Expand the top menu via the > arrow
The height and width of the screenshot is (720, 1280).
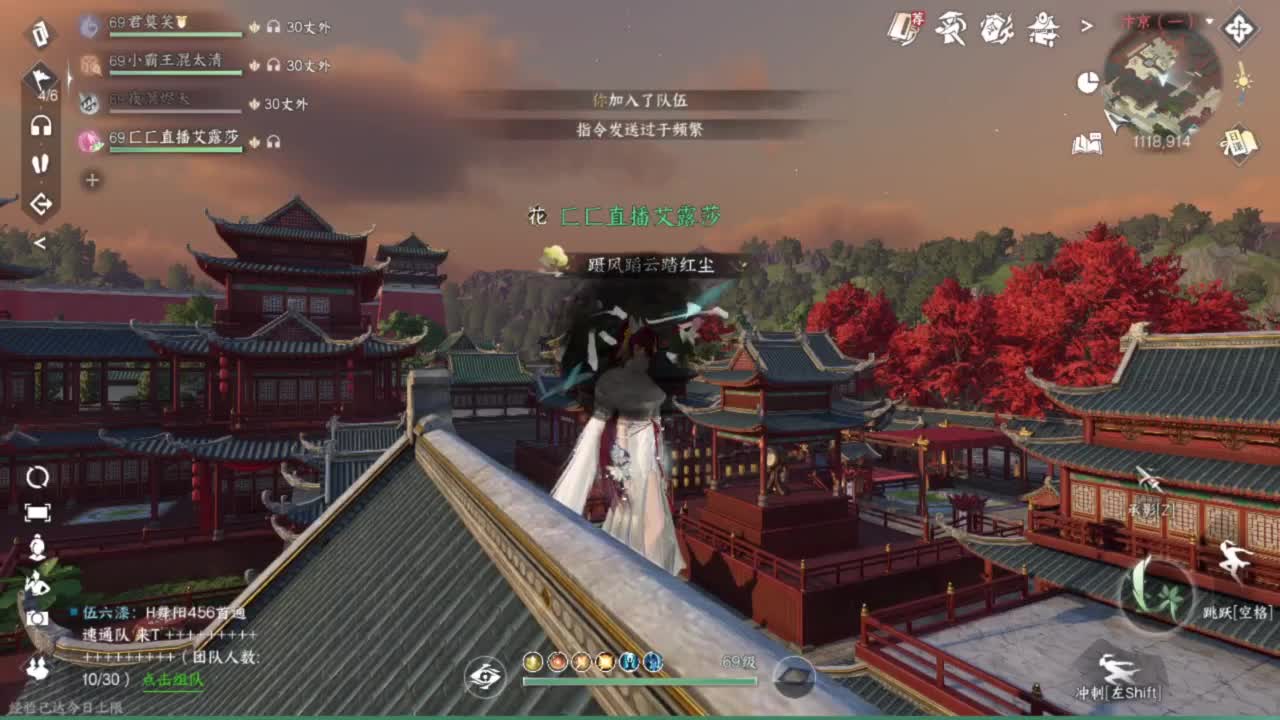(x=1086, y=25)
